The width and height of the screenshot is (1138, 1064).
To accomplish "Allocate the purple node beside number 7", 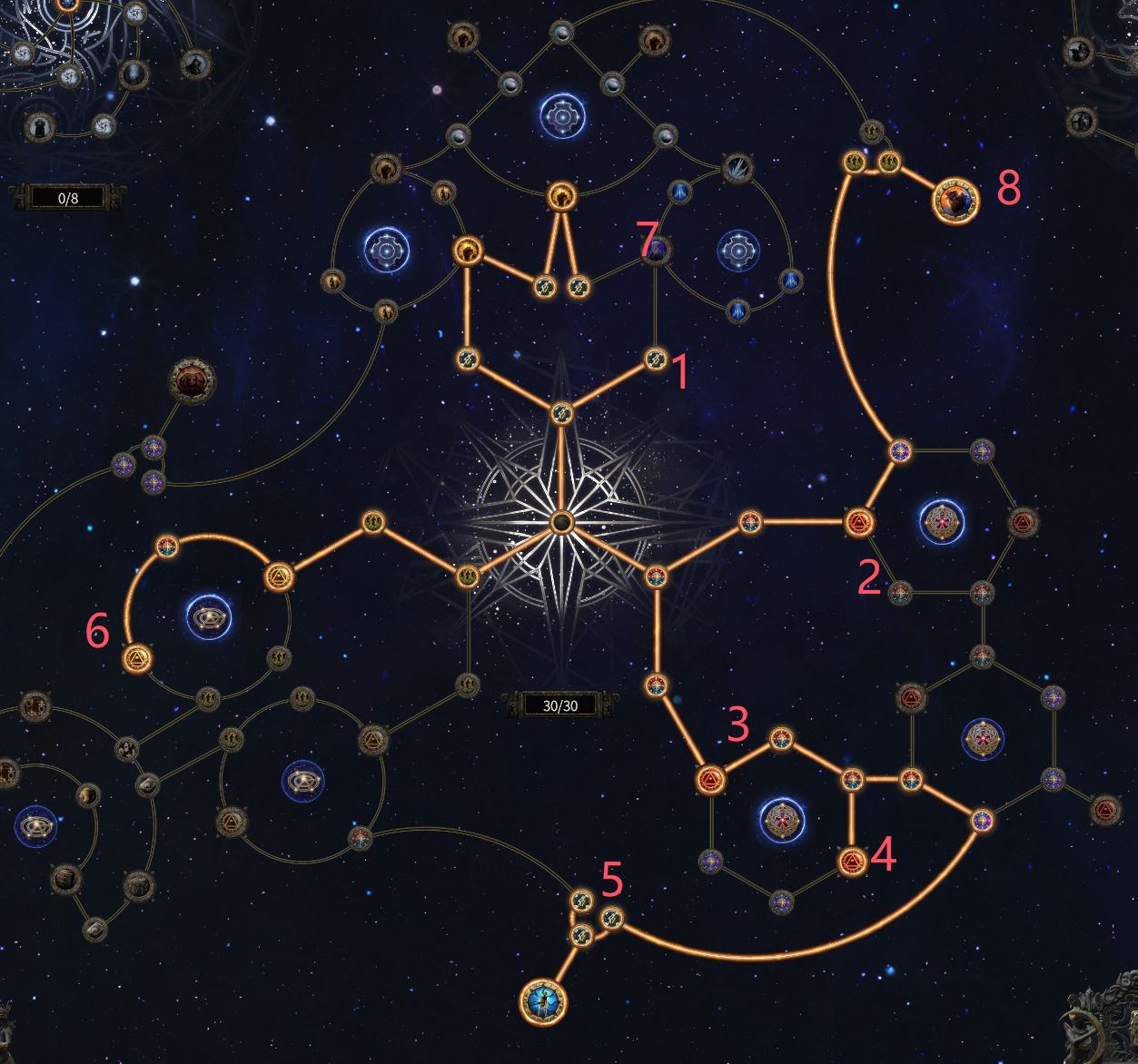I will pyautogui.click(x=657, y=250).
